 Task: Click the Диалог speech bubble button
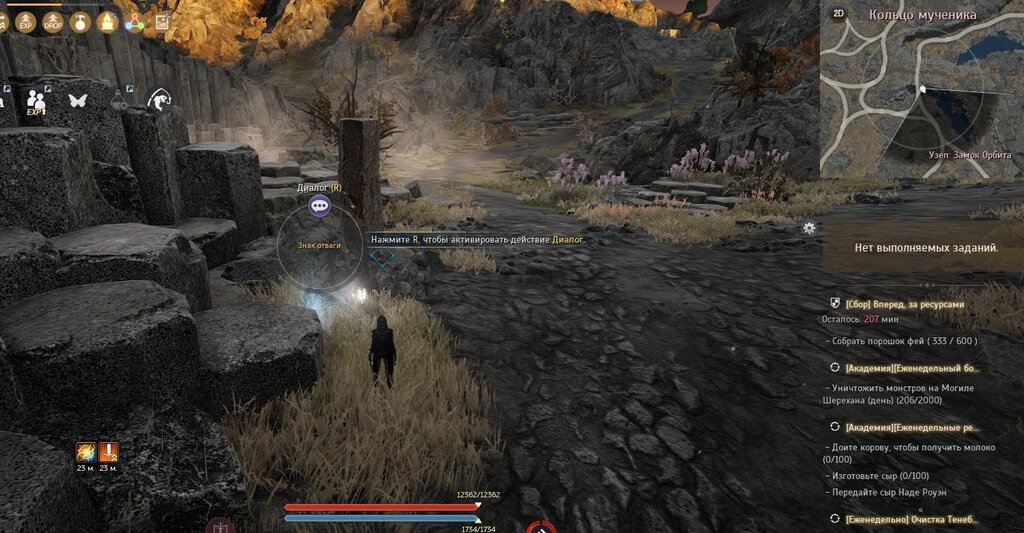coord(319,206)
